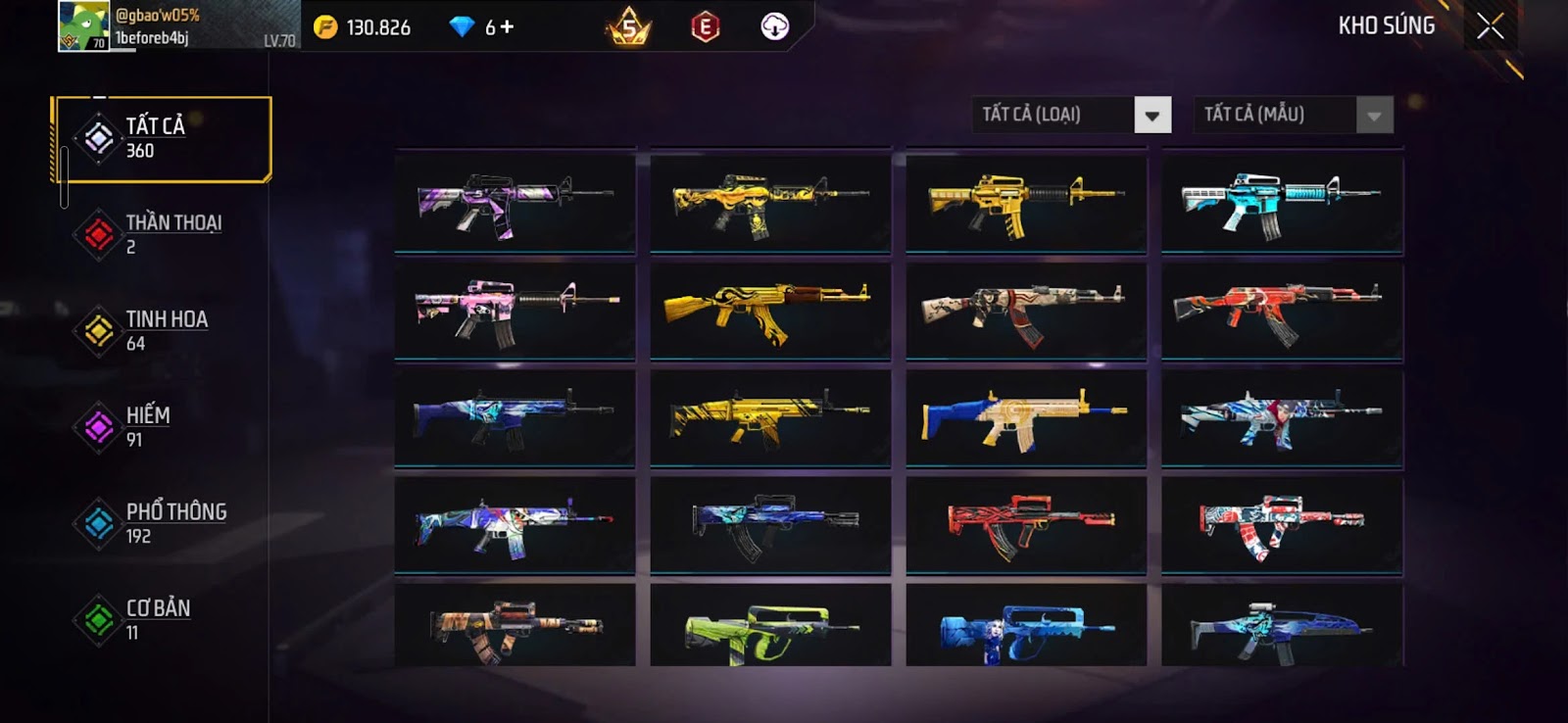Image resolution: width=1568 pixels, height=723 pixels.
Task: Switch to the Thần Thoại tab
Action: [x=162, y=234]
